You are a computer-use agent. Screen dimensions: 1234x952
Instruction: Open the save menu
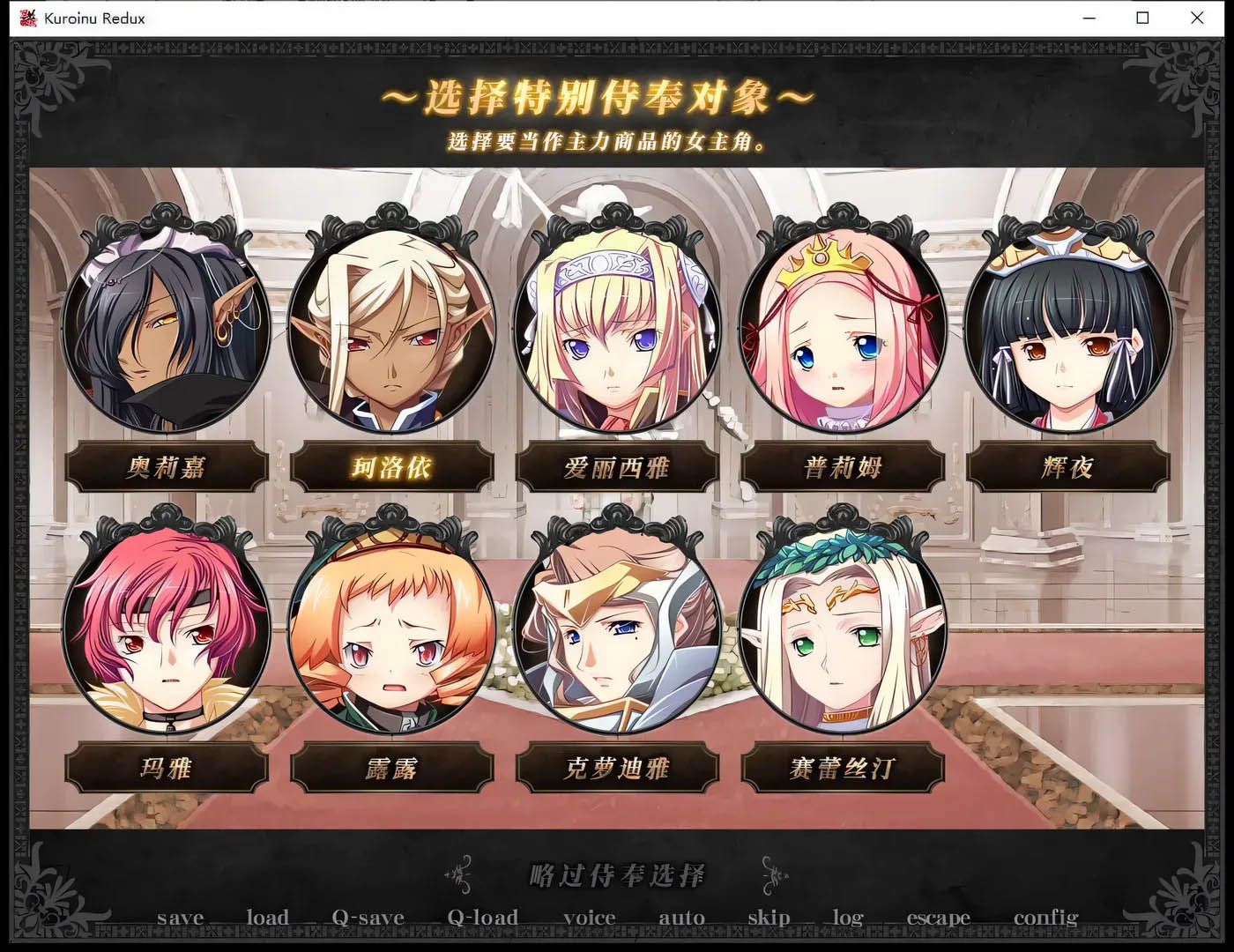click(x=182, y=918)
